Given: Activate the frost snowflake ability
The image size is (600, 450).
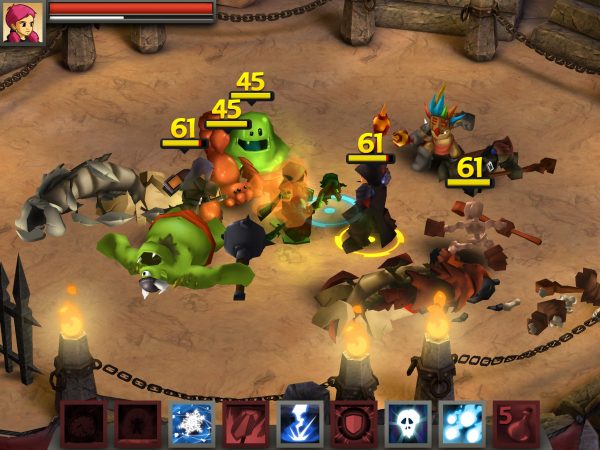Looking at the screenshot, I should coord(191,424).
